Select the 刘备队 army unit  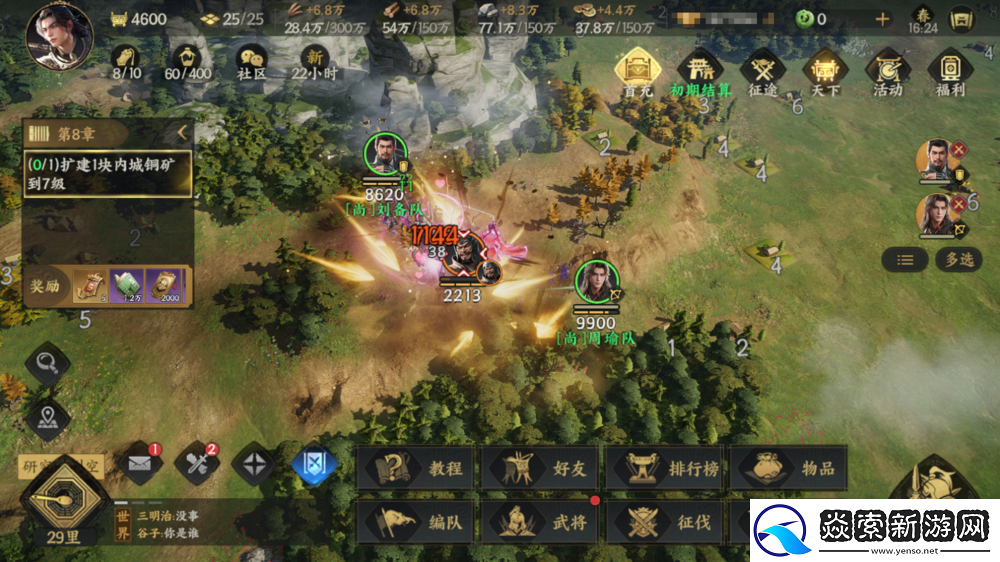click(x=384, y=156)
